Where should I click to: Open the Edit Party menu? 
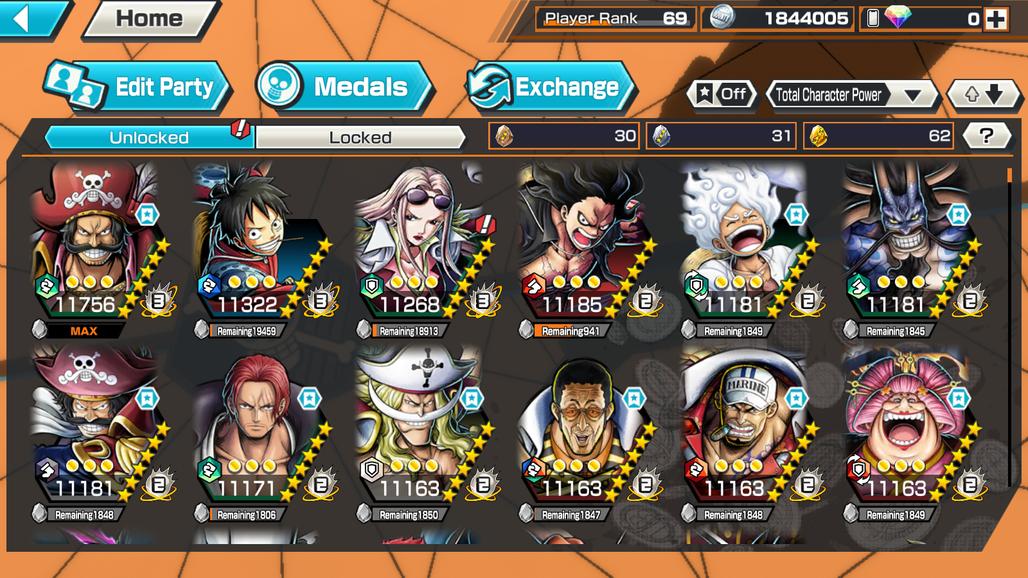click(138, 87)
